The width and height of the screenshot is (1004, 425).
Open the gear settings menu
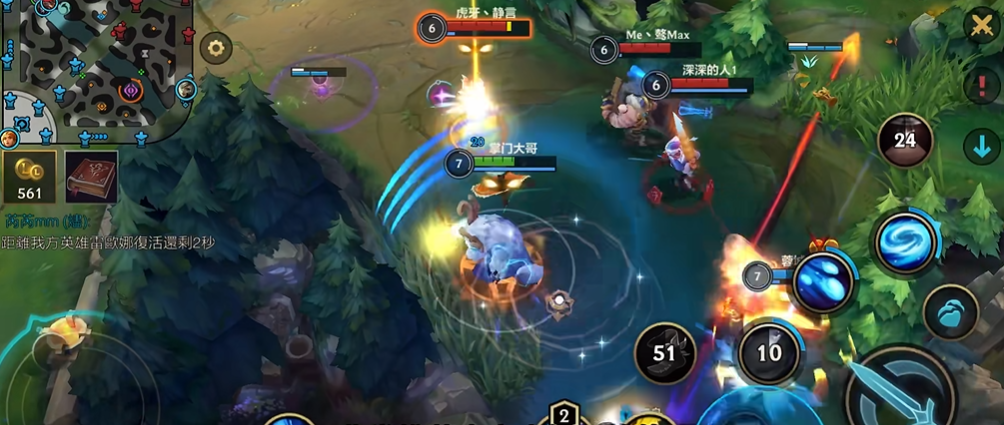215,47
